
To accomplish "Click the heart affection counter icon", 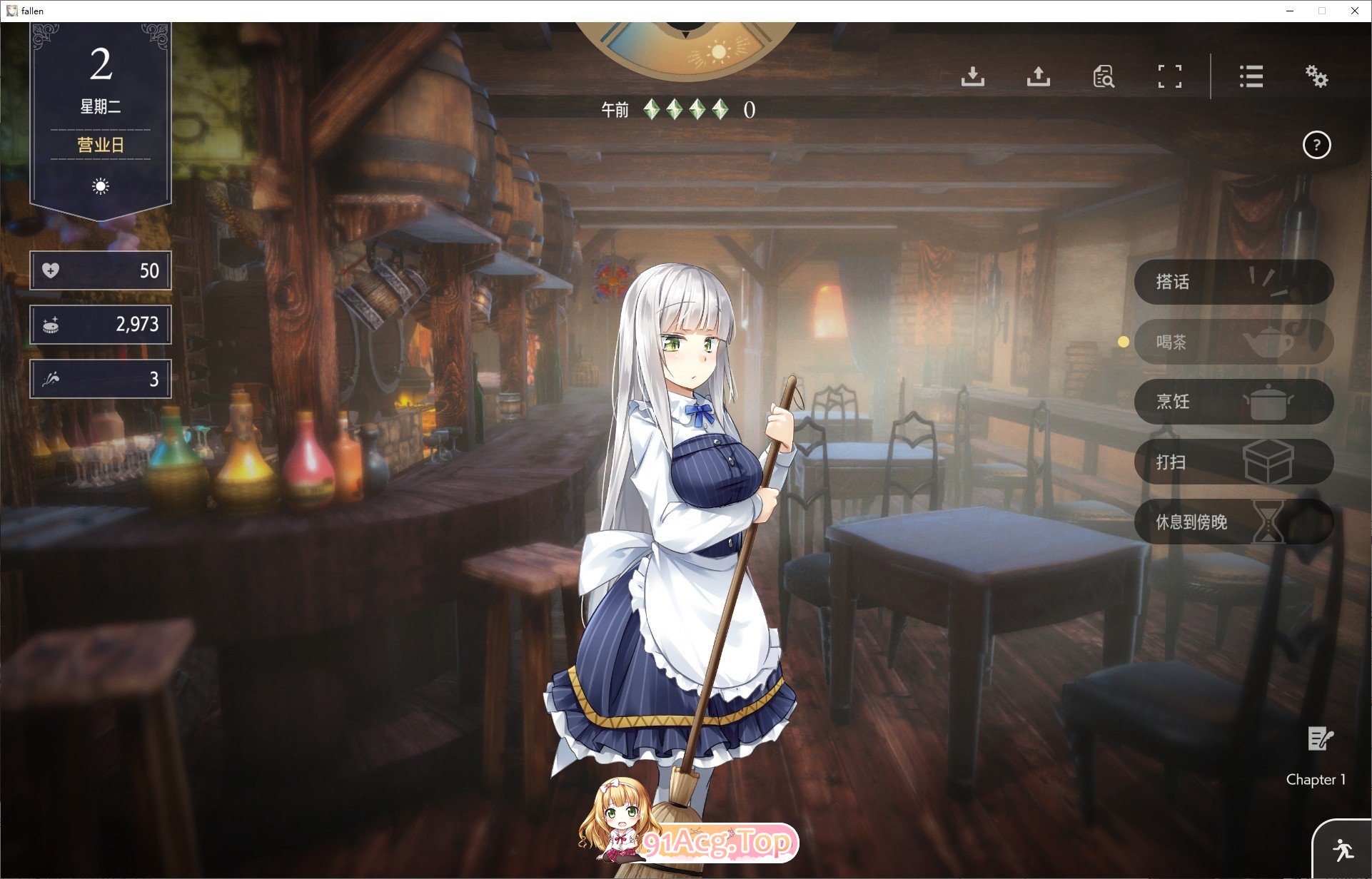I will pyautogui.click(x=50, y=270).
